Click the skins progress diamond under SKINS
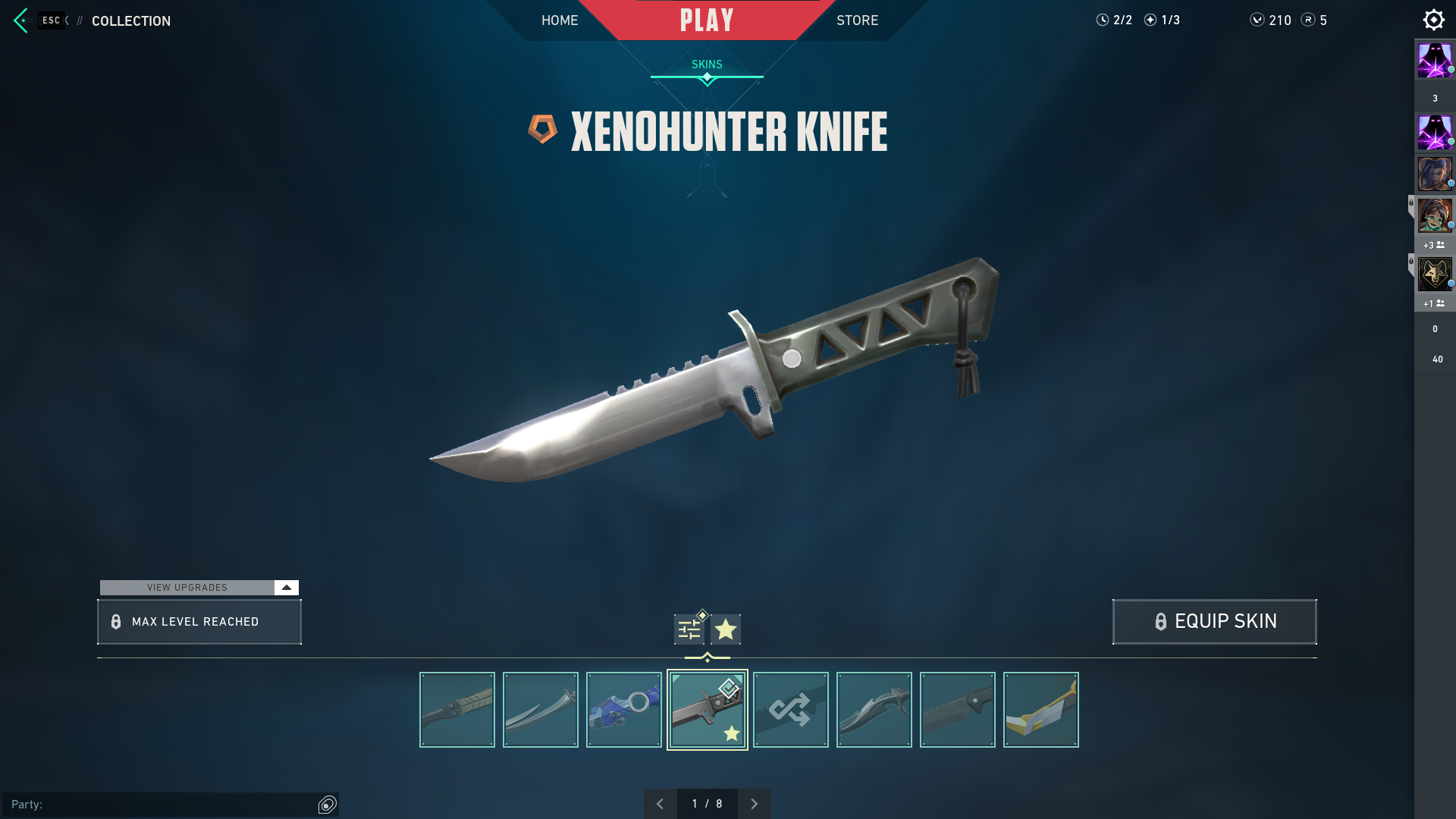The height and width of the screenshot is (819, 1456). click(707, 76)
